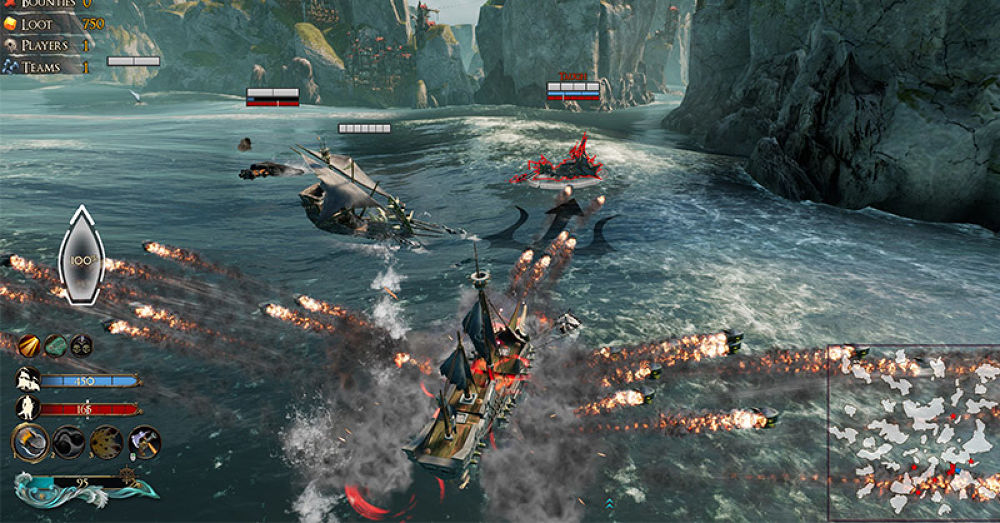This screenshot has height=523, width=1000.
Task: Select the green buff icon
Action: click(55, 346)
